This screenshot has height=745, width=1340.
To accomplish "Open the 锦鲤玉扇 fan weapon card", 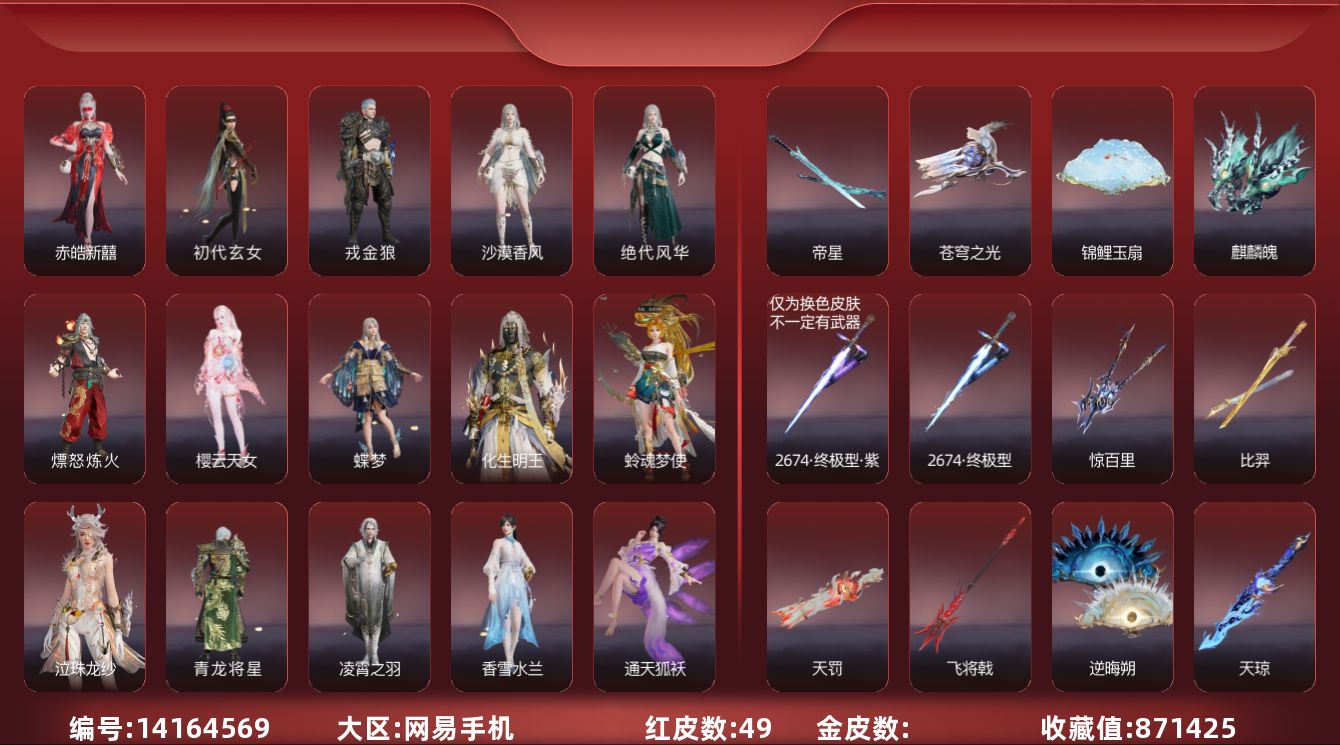I will tap(1112, 180).
